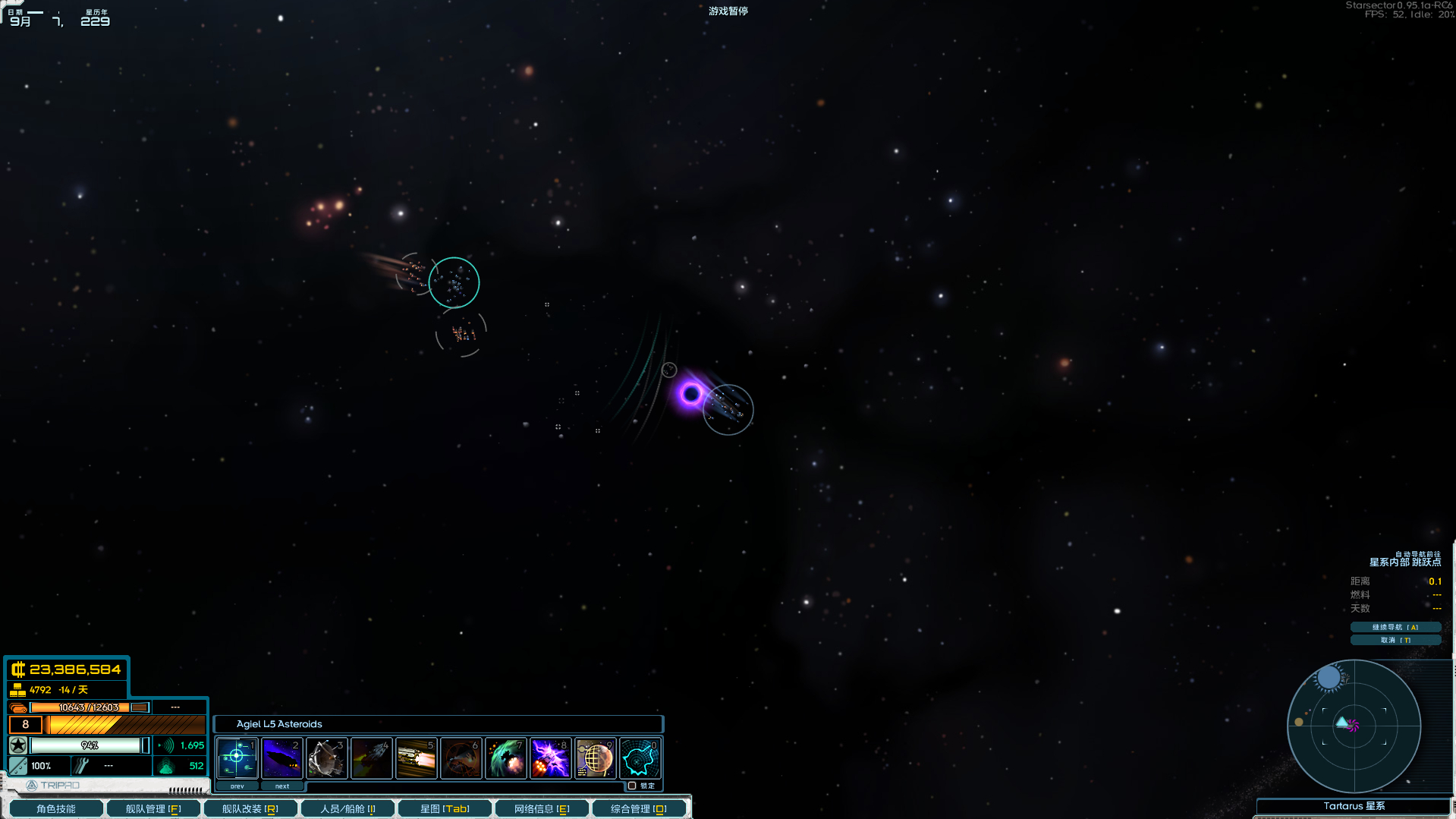This screenshot has height=819, width=1456.
Task: Open 人员/船舱 crew and cargo
Action: (x=347, y=808)
